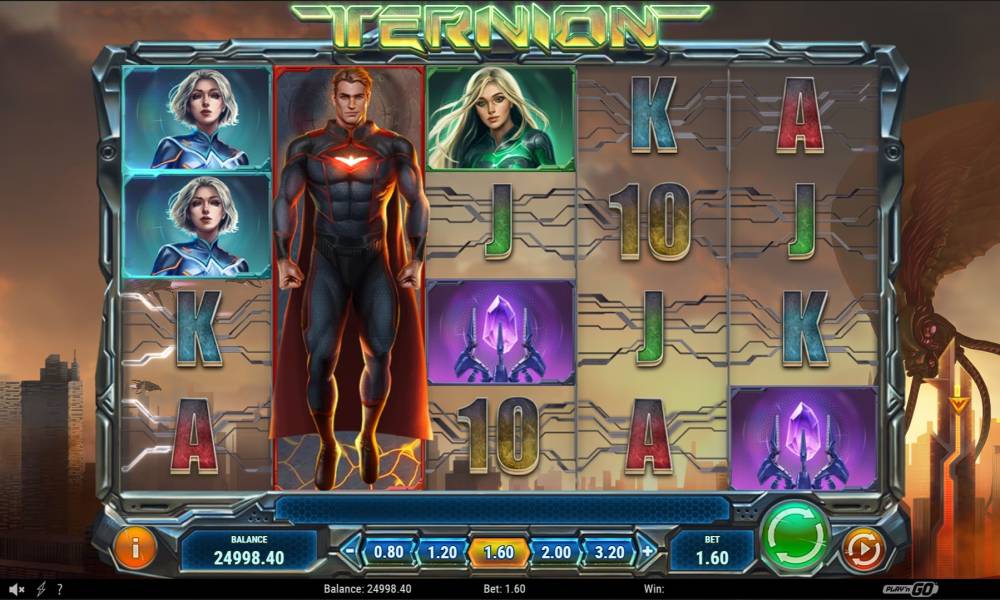Toggle fast play lightning bolt icon

click(x=42, y=589)
